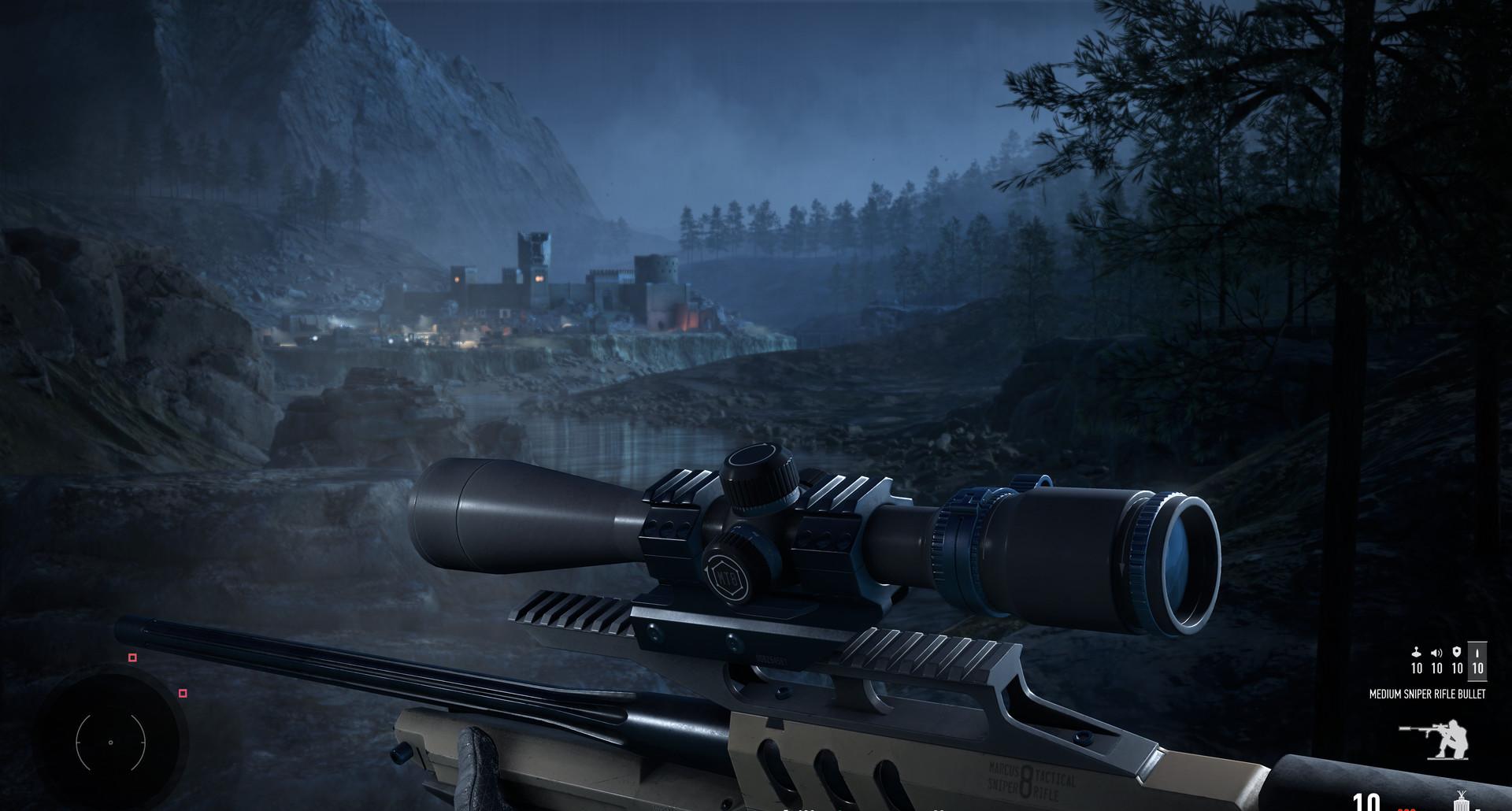Pick the speaker-icon ammo type
Image resolution: width=1512 pixels, height=811 pixels.
[x=1436, y=661]
